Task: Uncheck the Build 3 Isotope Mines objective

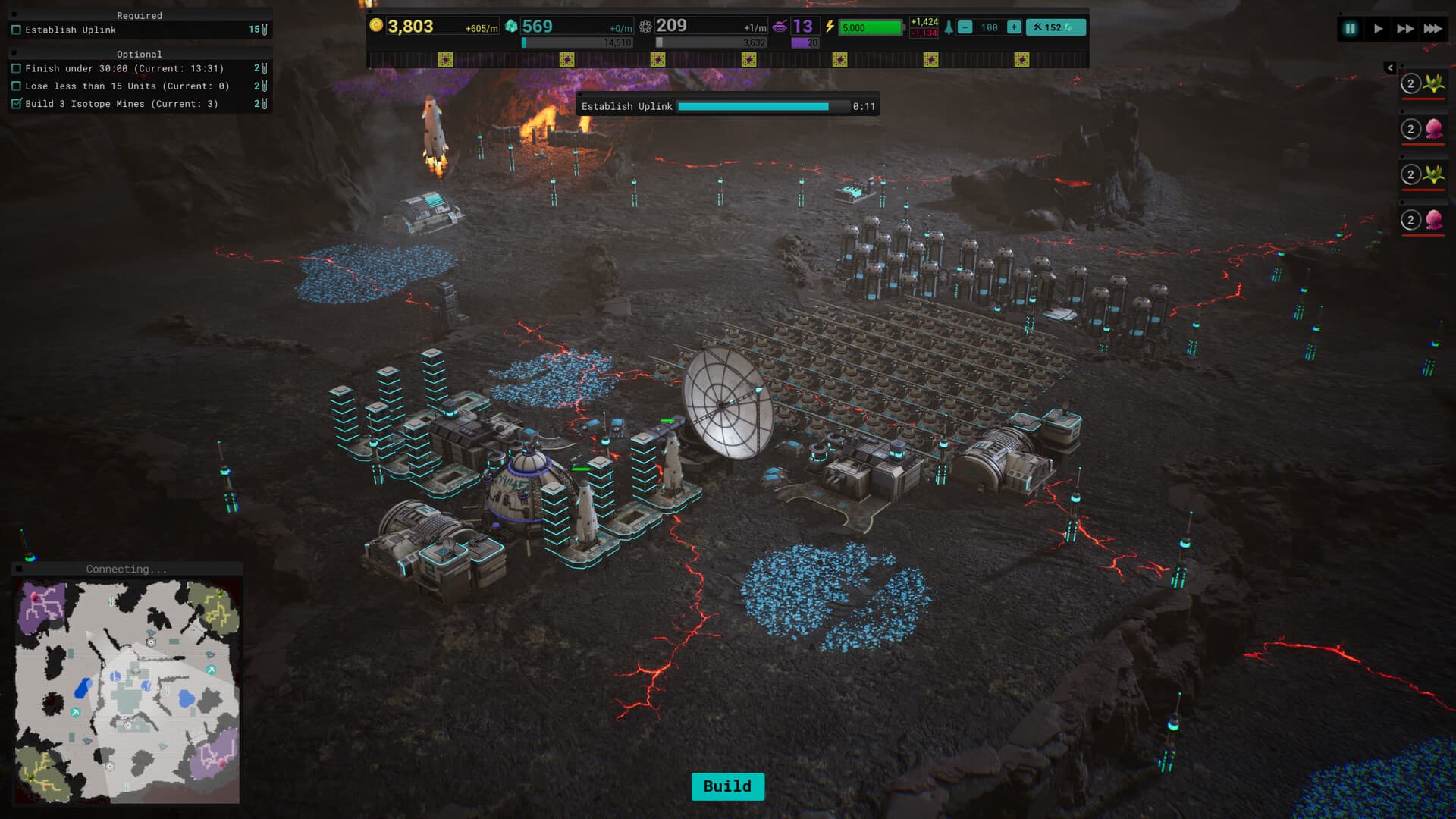Action: tap(17, 104)
